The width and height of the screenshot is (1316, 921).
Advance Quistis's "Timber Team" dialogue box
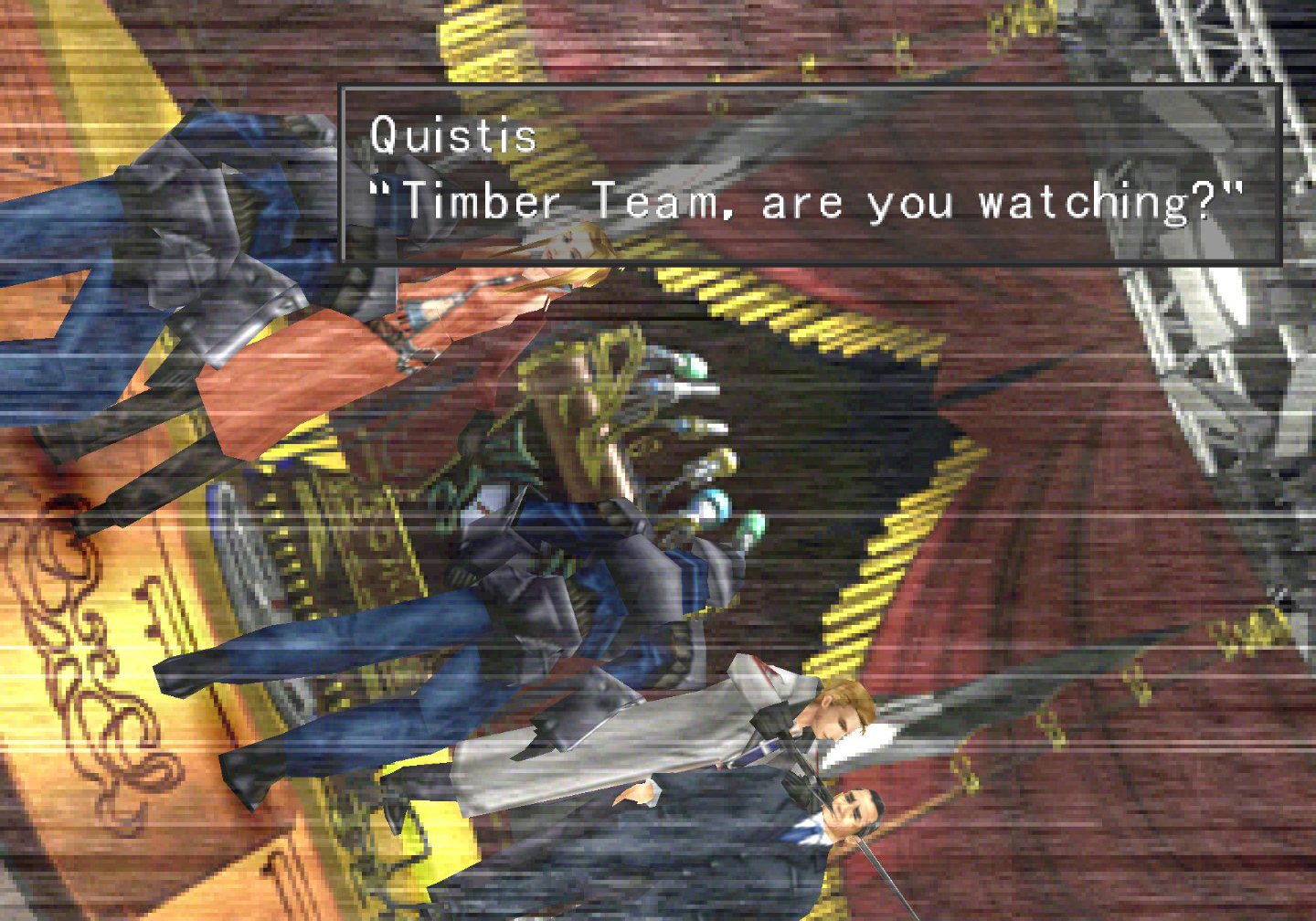point(808,174)
